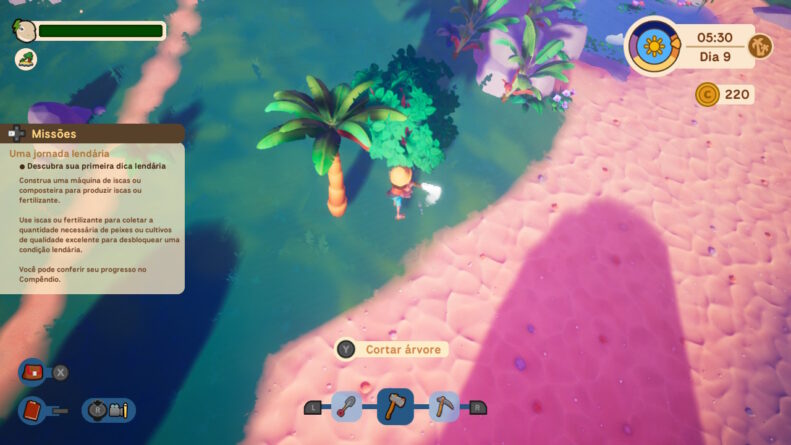The height and width of the screenshot is (445, 791).
Task: Click the palm tree island icon
Action: [x=760, y=45]
